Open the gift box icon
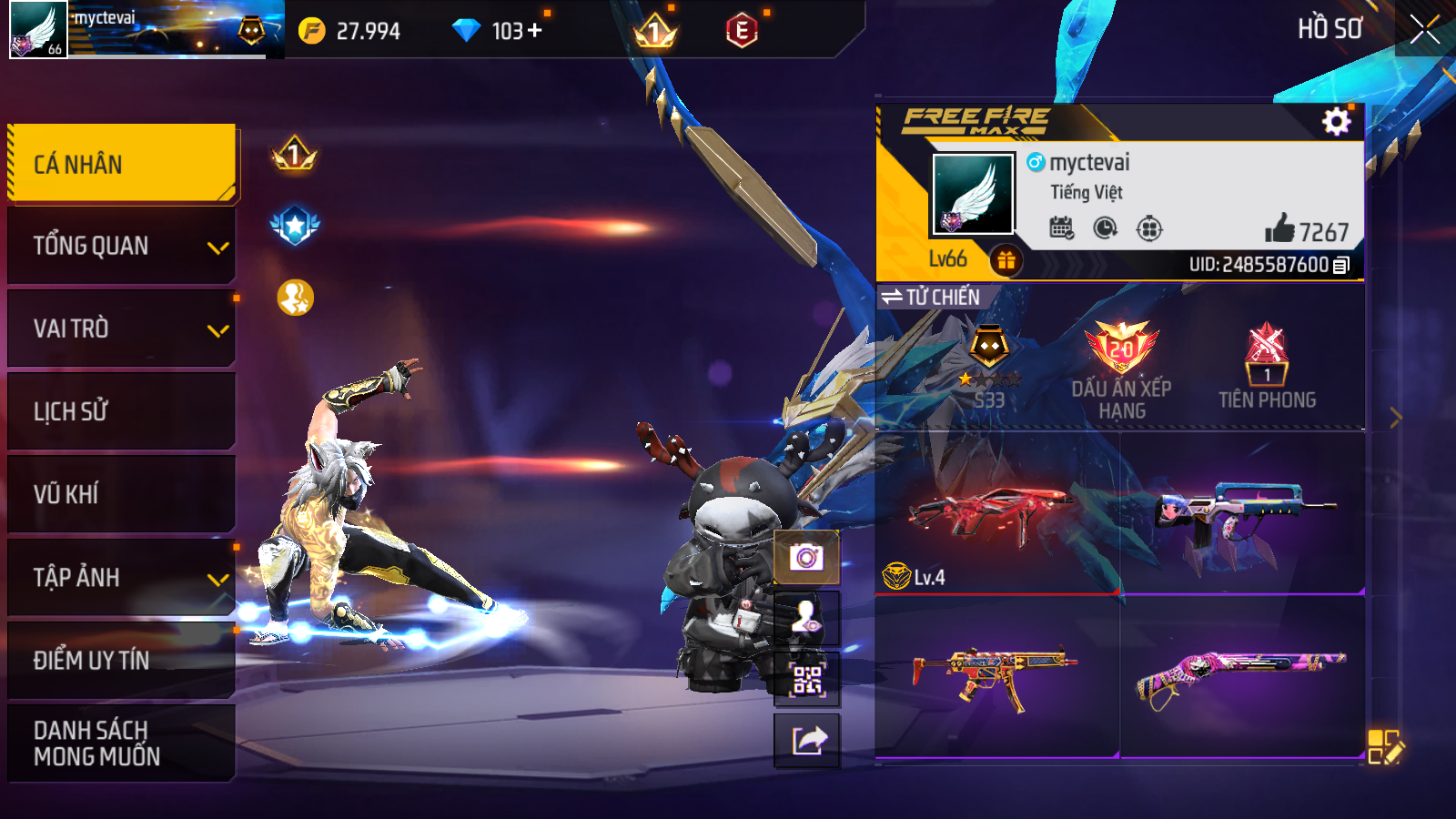1456x819 pixels. pos(1006,261)
